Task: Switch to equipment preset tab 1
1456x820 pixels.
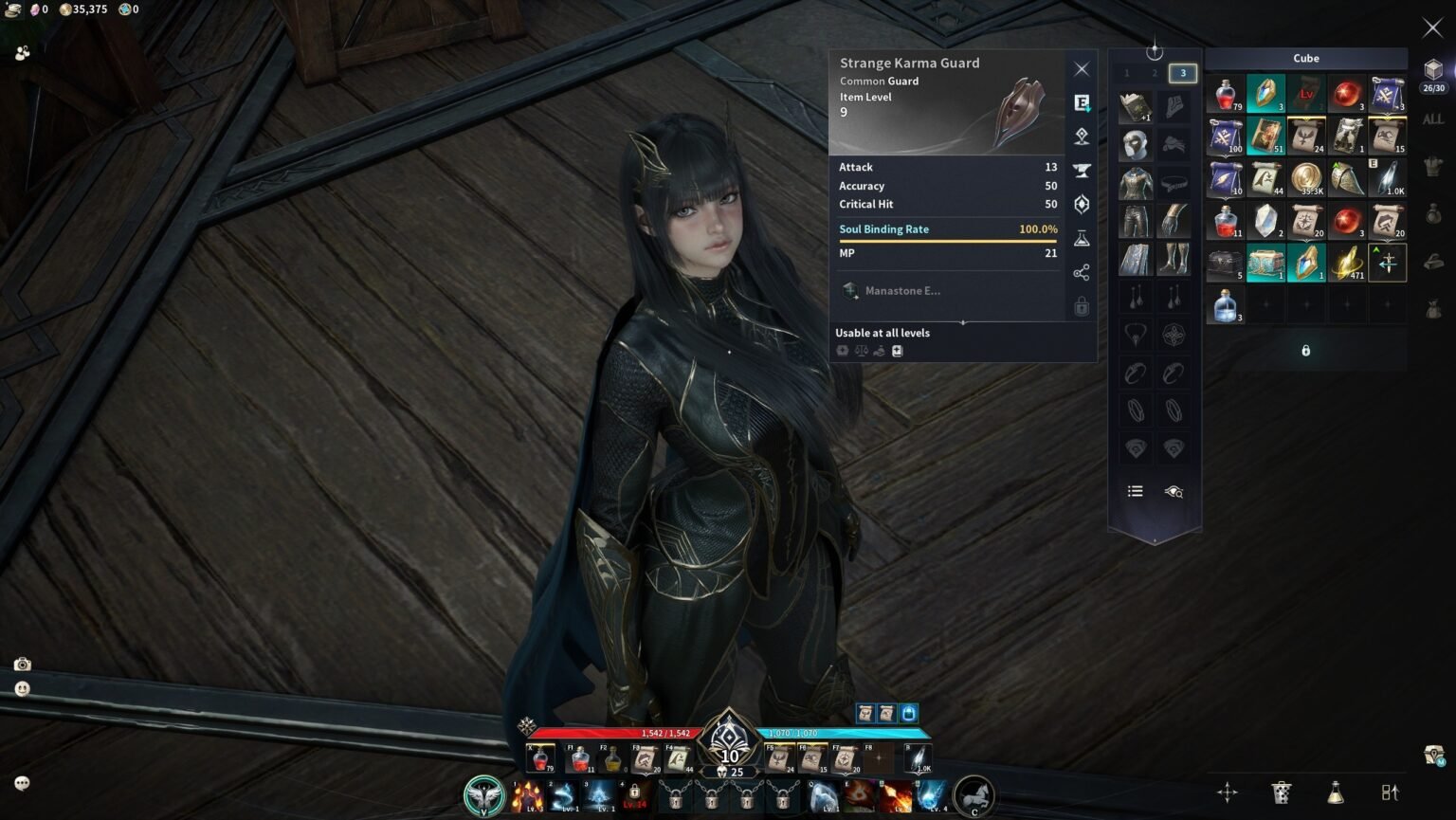Action: pyautogui.click(x=1126, y=73)
